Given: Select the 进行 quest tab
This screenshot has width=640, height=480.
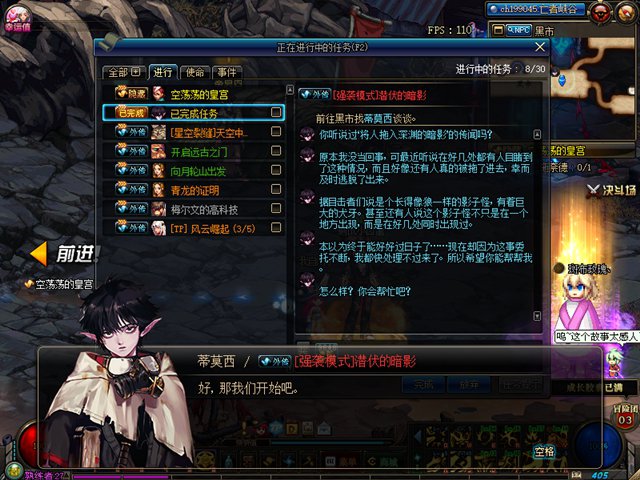Looking at the screenshot, I should pos(162,72).
